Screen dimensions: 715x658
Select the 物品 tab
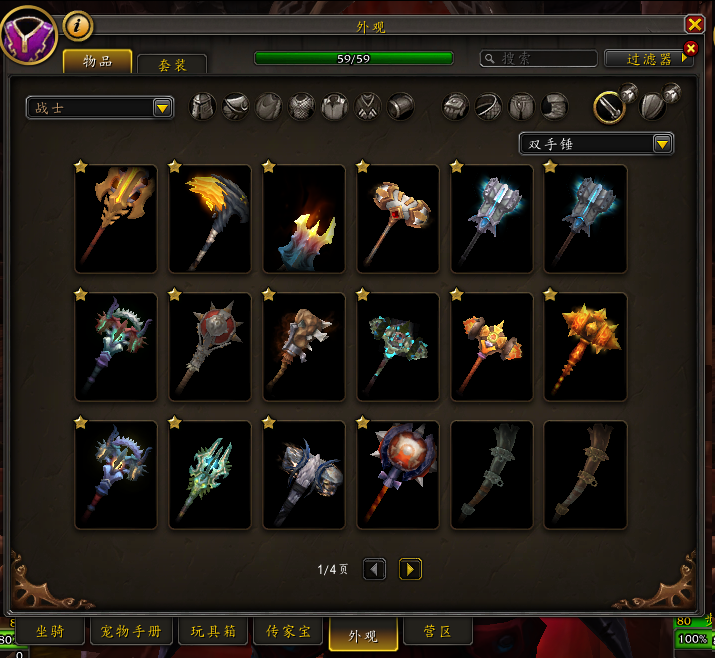tap(97, 62)
